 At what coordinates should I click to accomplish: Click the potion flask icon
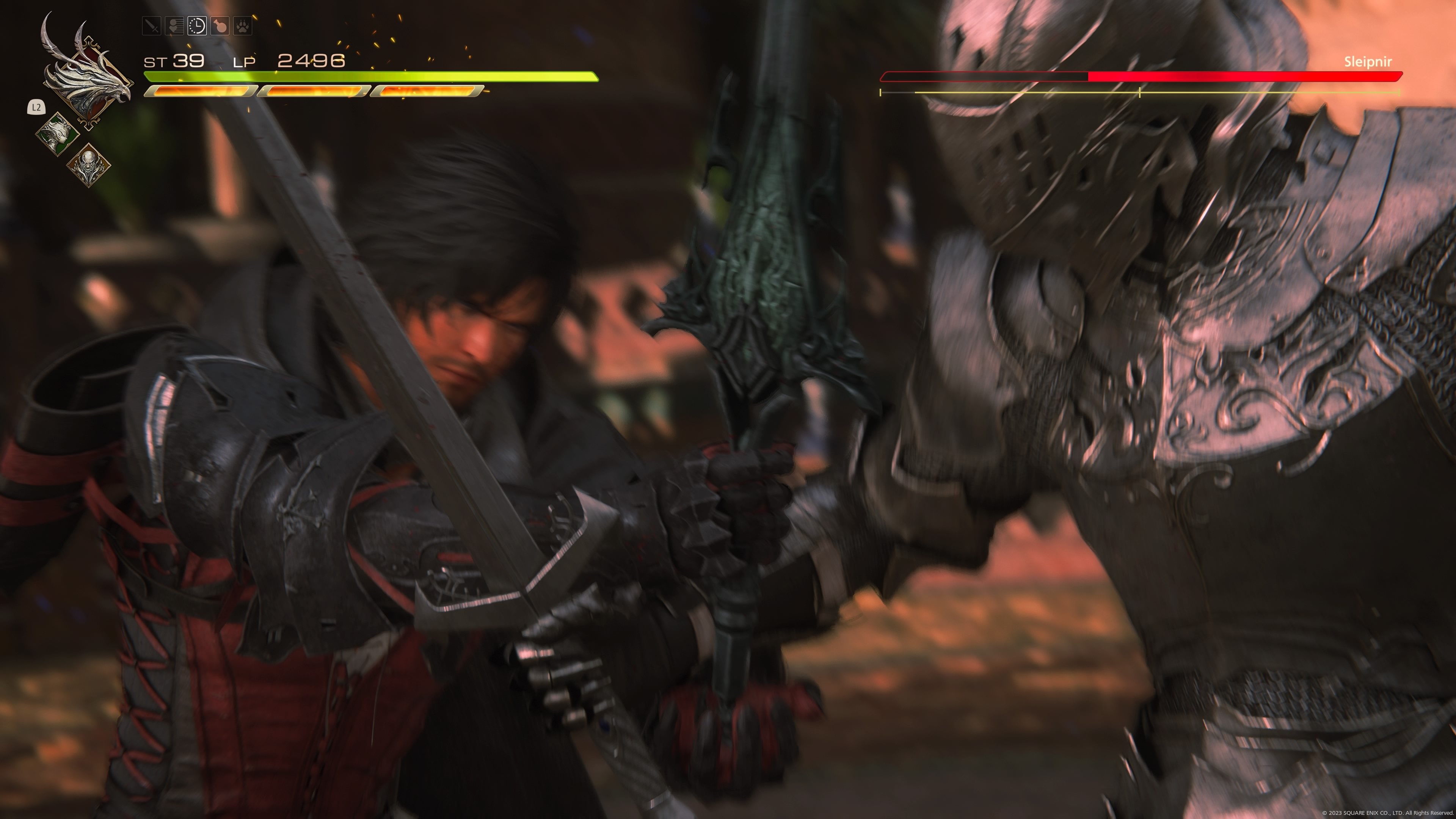220,25
